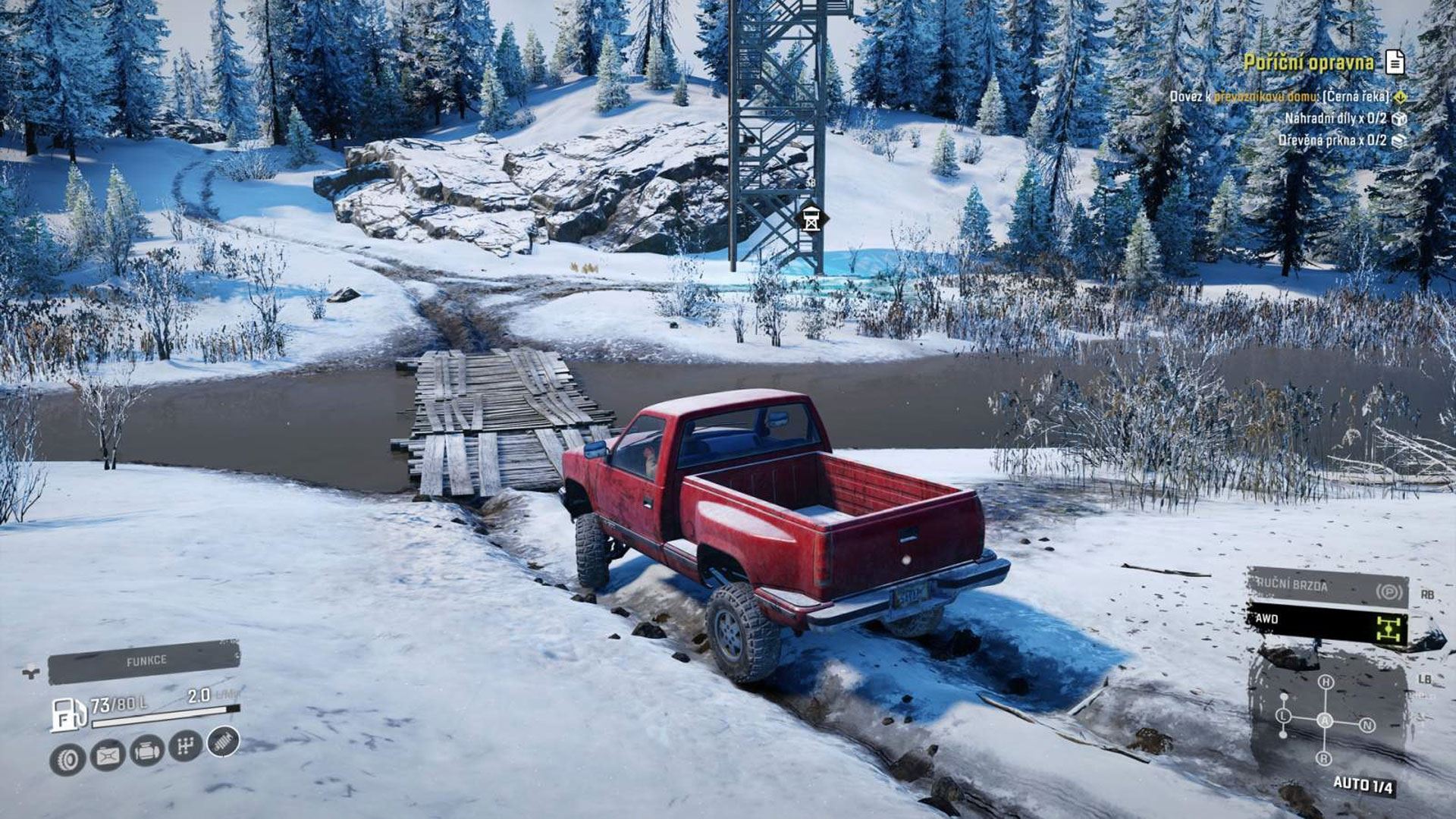The height and width of the screenshot is (819, 1456).
Task: Toggle the Ruční brzda handbrake
Action: click(x=1327, y=587)
